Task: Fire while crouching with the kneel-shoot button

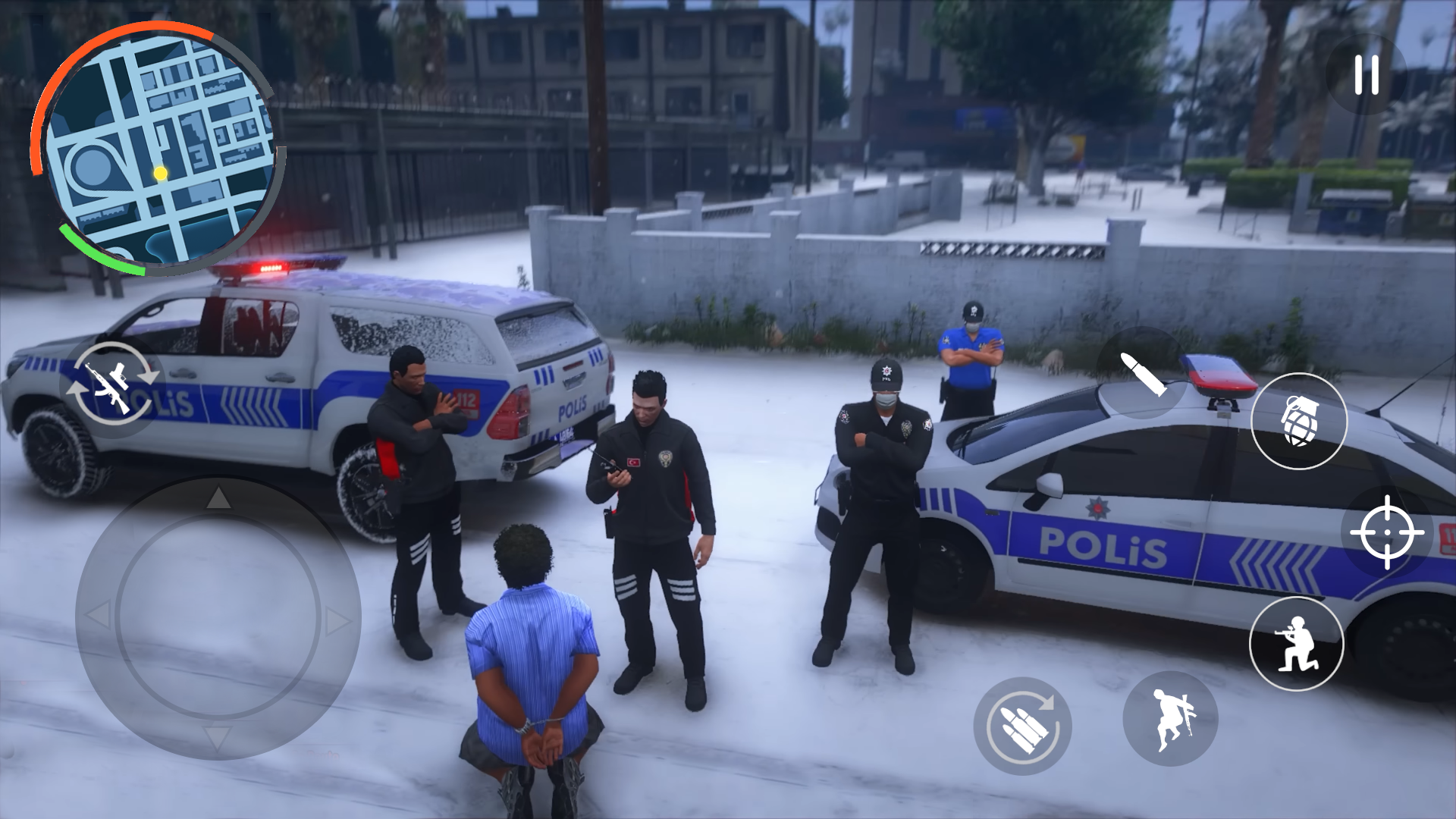Action: click(x=1298, y=643)
